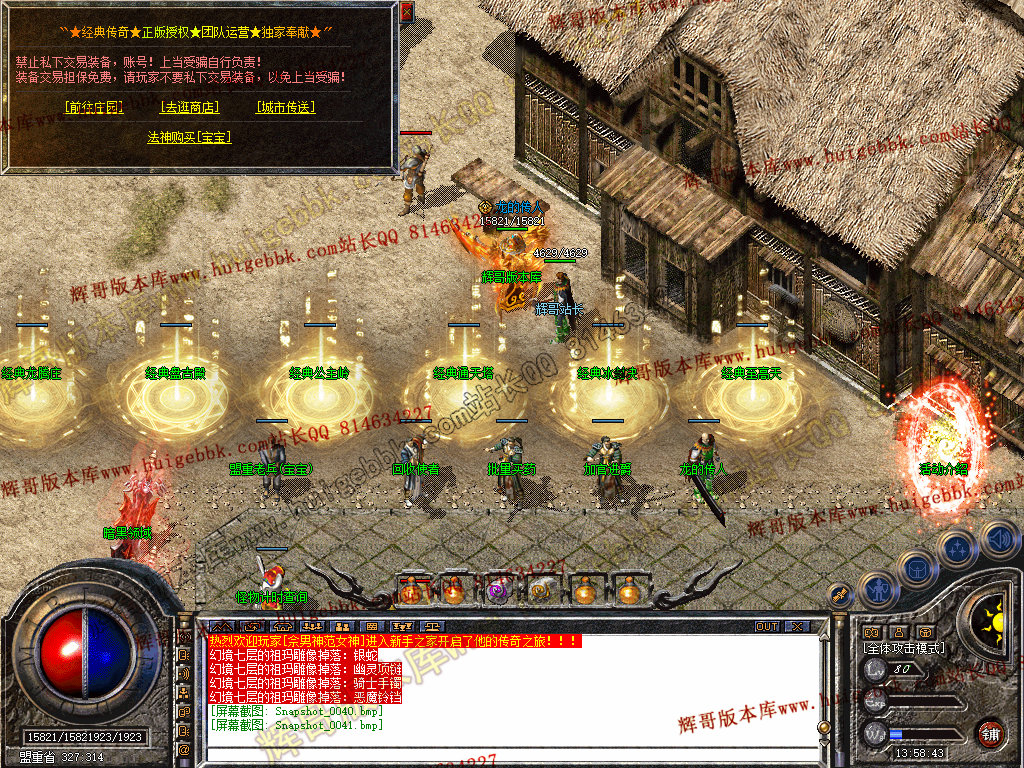This screenshot has height=768, width=1024.
Task: Toggle the 全体攻击模式 attack mode label
Action: pyautogui.click(x=902, y=648)
